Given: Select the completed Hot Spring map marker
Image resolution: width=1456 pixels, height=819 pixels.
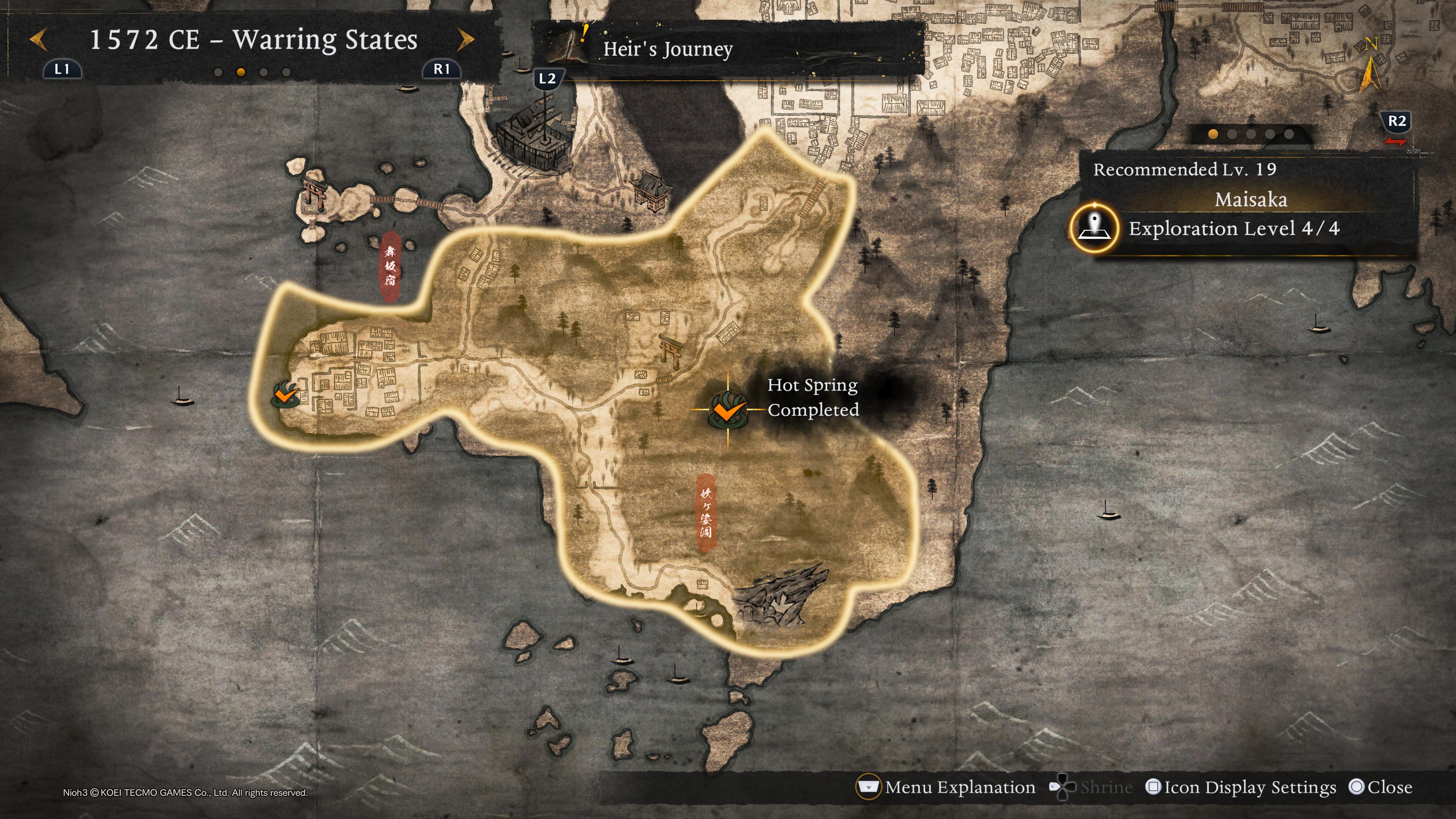Looking at the screenshot, I should [x=728, y=409].
